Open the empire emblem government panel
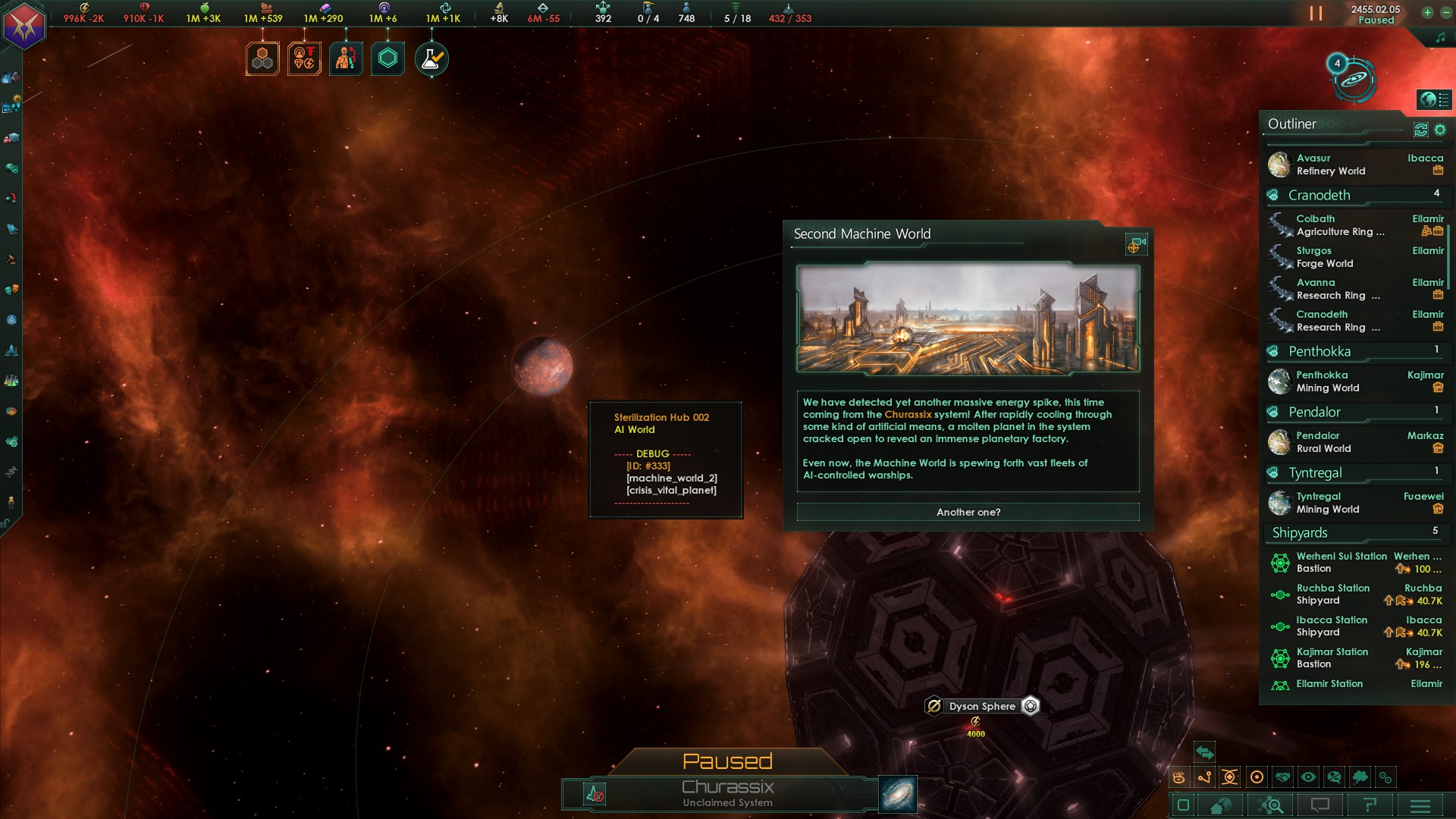The width and height of the screenshot is (1456, 819). tap(24, 26)
